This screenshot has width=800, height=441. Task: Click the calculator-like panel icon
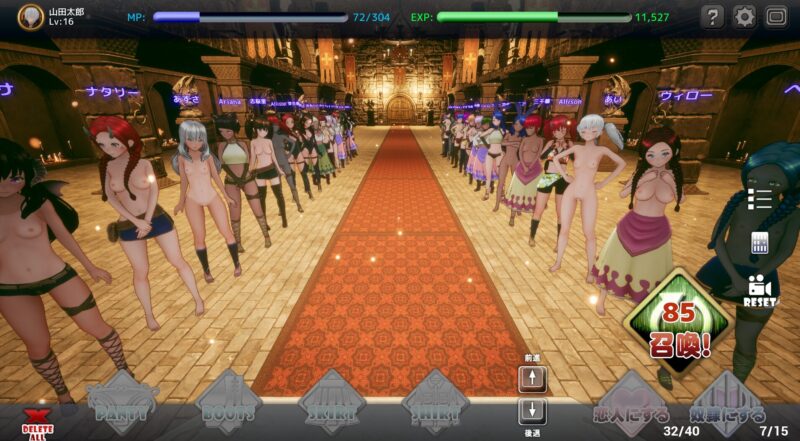760,243
